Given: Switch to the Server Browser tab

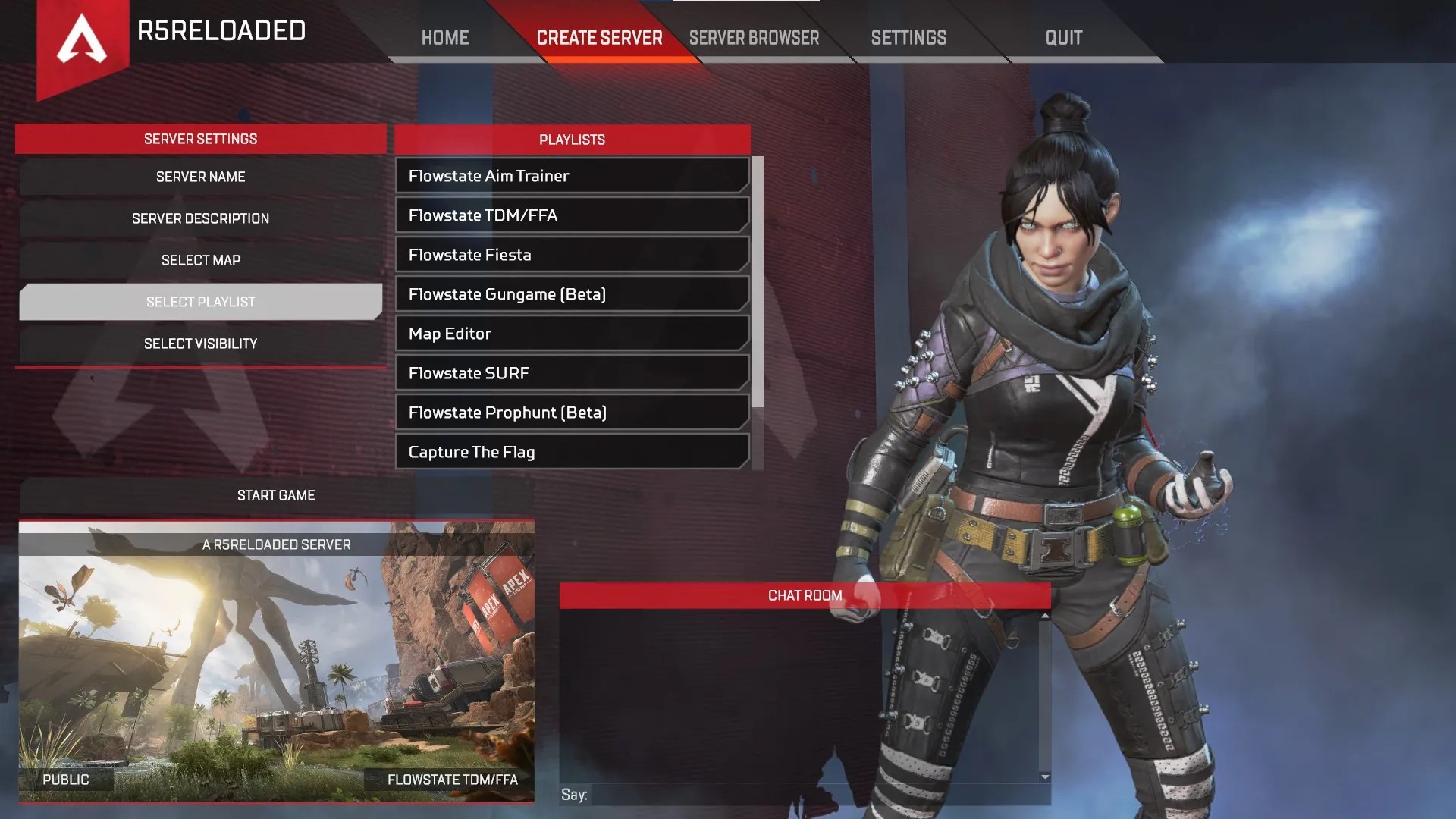Looking at the screenshot, I should pyautogui.click(x=755, y=37).
